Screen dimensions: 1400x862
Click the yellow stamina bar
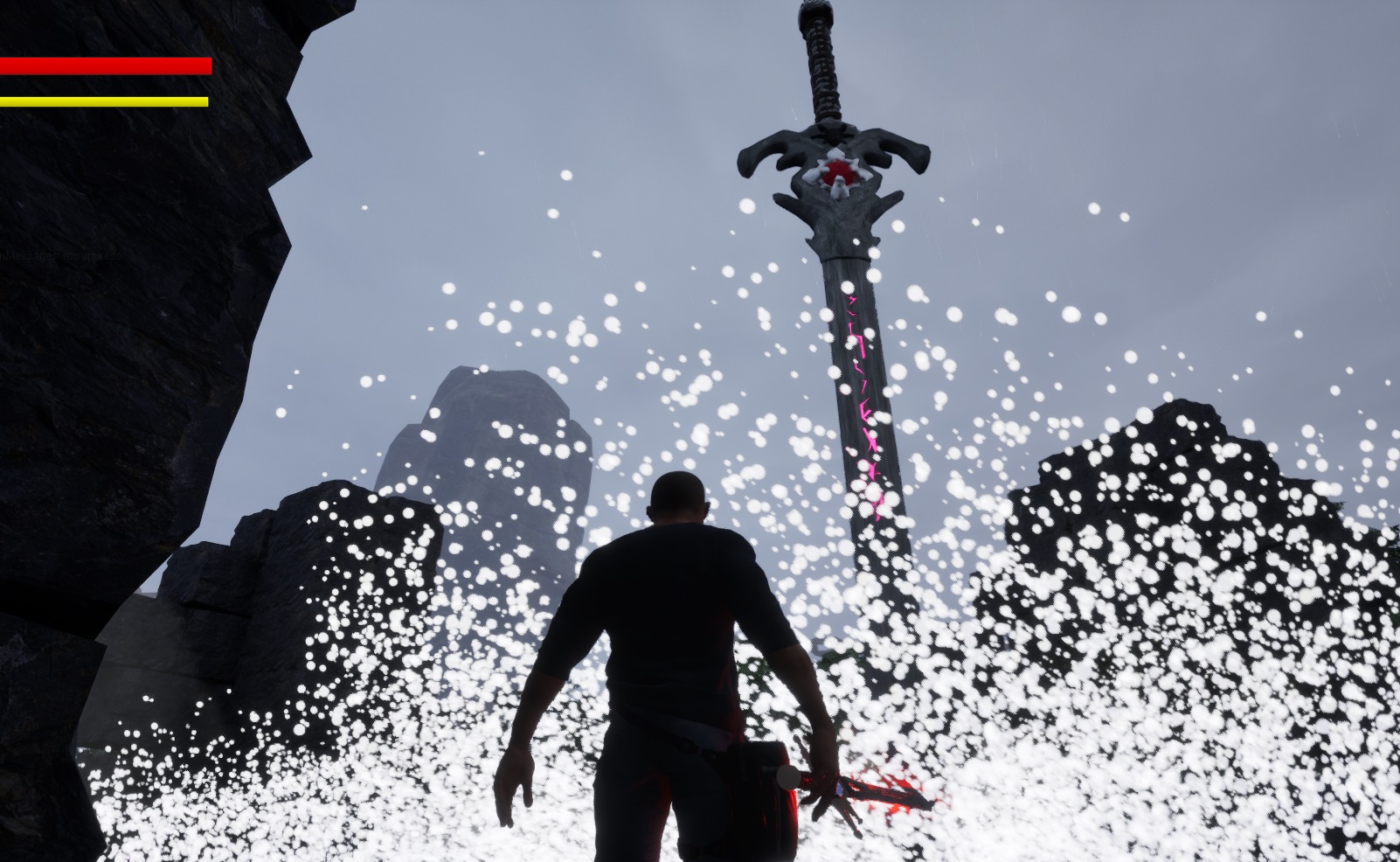pyautogui.click(x=105, y=100)
